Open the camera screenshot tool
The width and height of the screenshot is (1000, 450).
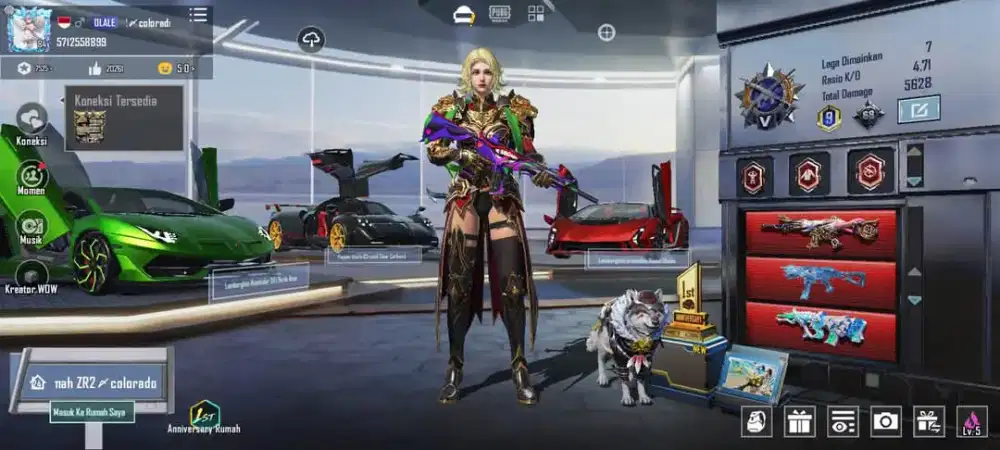[885, 421]
